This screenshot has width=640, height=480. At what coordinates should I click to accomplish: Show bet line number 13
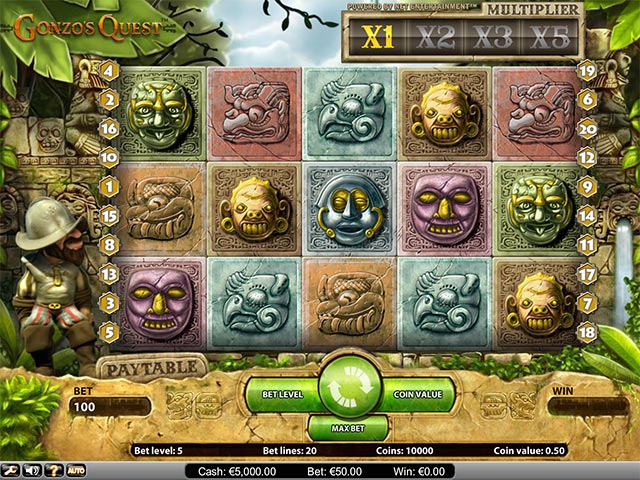(x=109, y=273)
